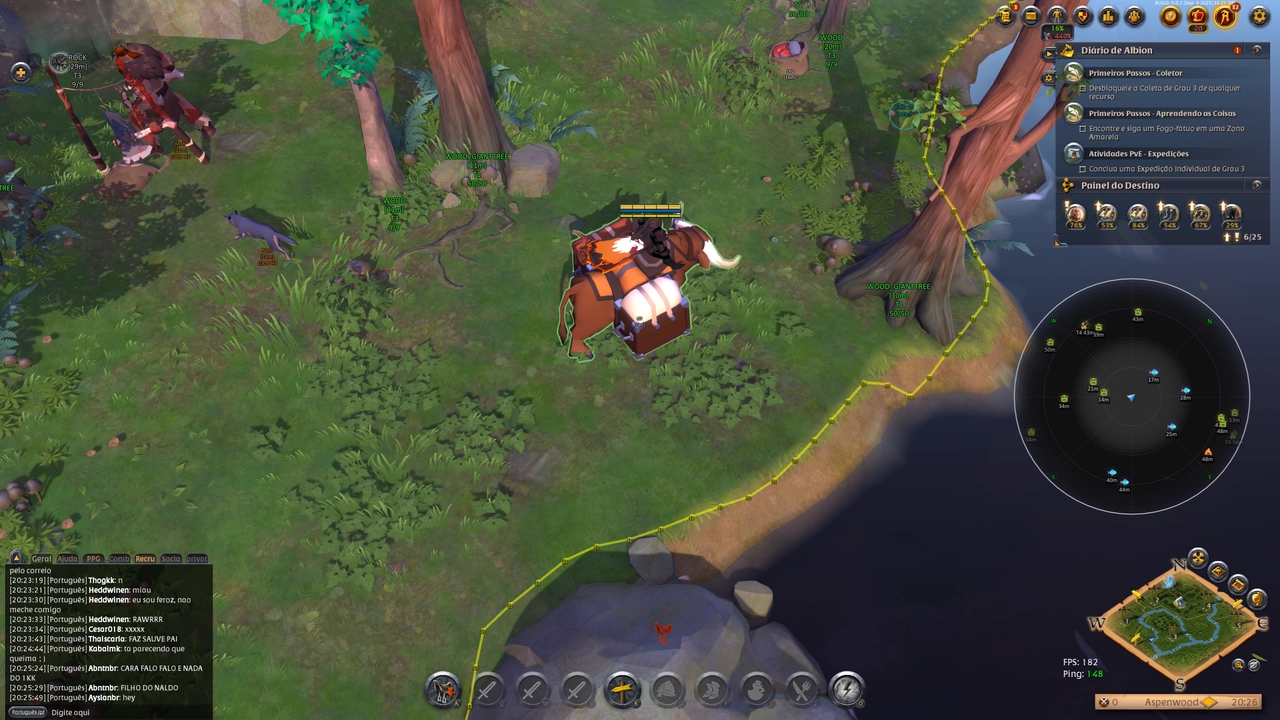Click the gold coin currency icon
The image size is (1280, 720).
coord(1170,16)
